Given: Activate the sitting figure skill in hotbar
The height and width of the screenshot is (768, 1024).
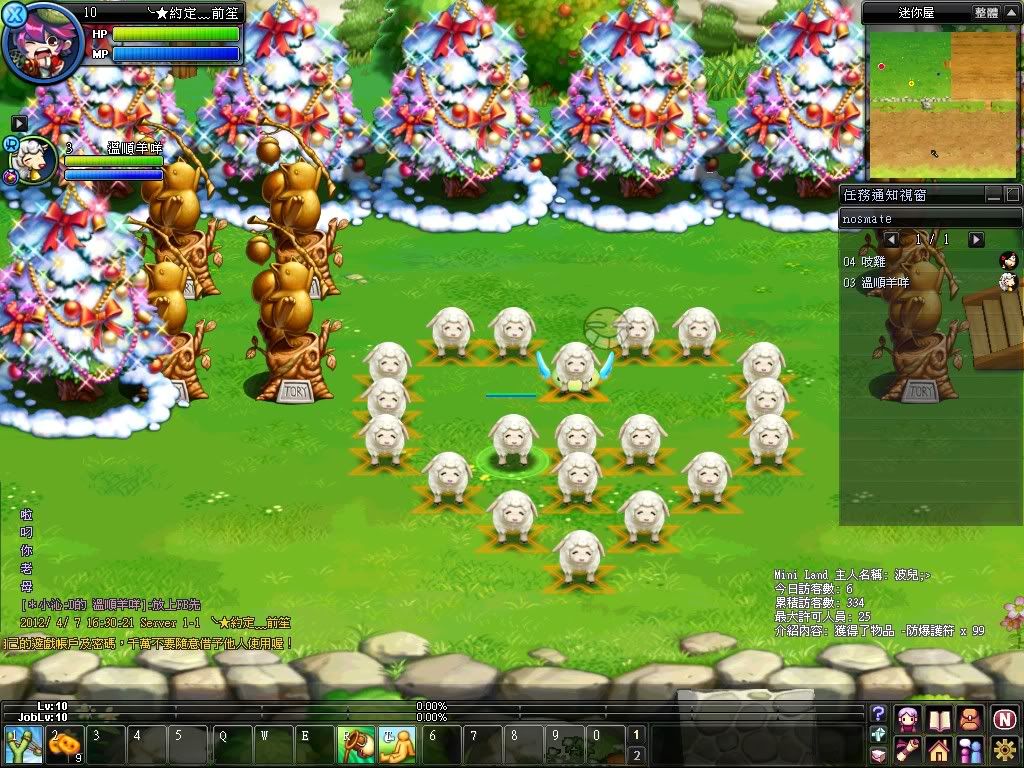Looking at the screenshot, I should pos(397,746).
